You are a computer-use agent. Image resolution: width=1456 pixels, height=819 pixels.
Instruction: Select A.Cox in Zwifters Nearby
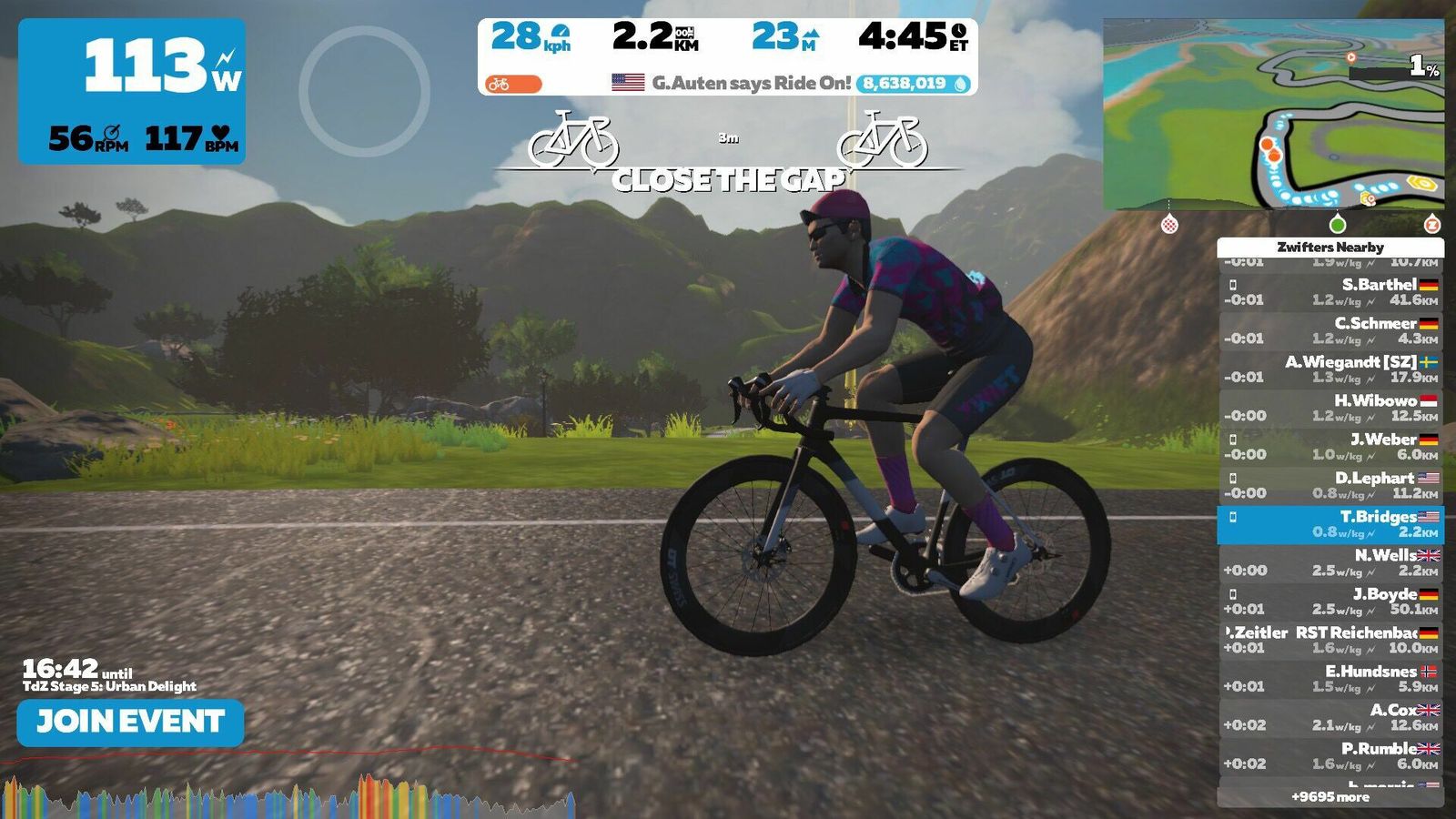coord(1330,717)
